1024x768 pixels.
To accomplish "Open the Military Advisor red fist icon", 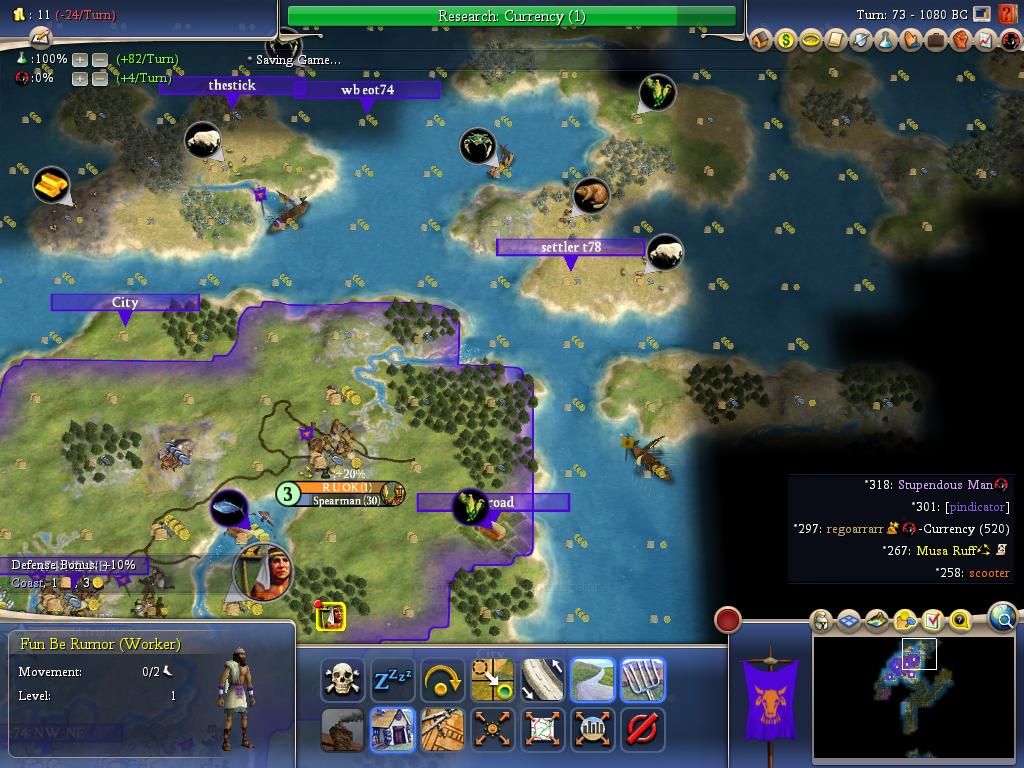I will point(961,41).
